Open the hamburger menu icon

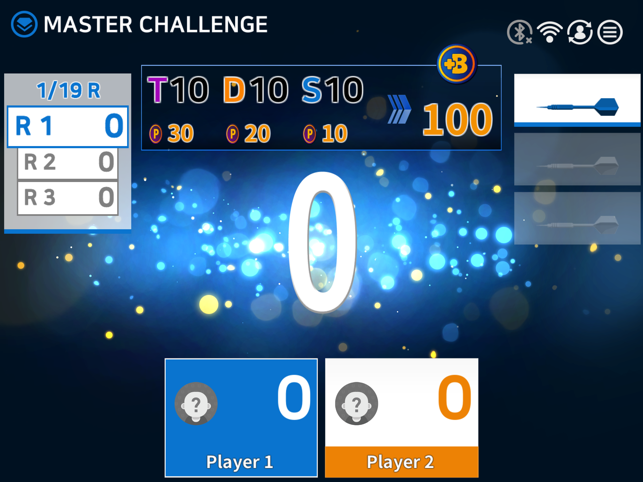pyautogui.click(x=610, y=32)
